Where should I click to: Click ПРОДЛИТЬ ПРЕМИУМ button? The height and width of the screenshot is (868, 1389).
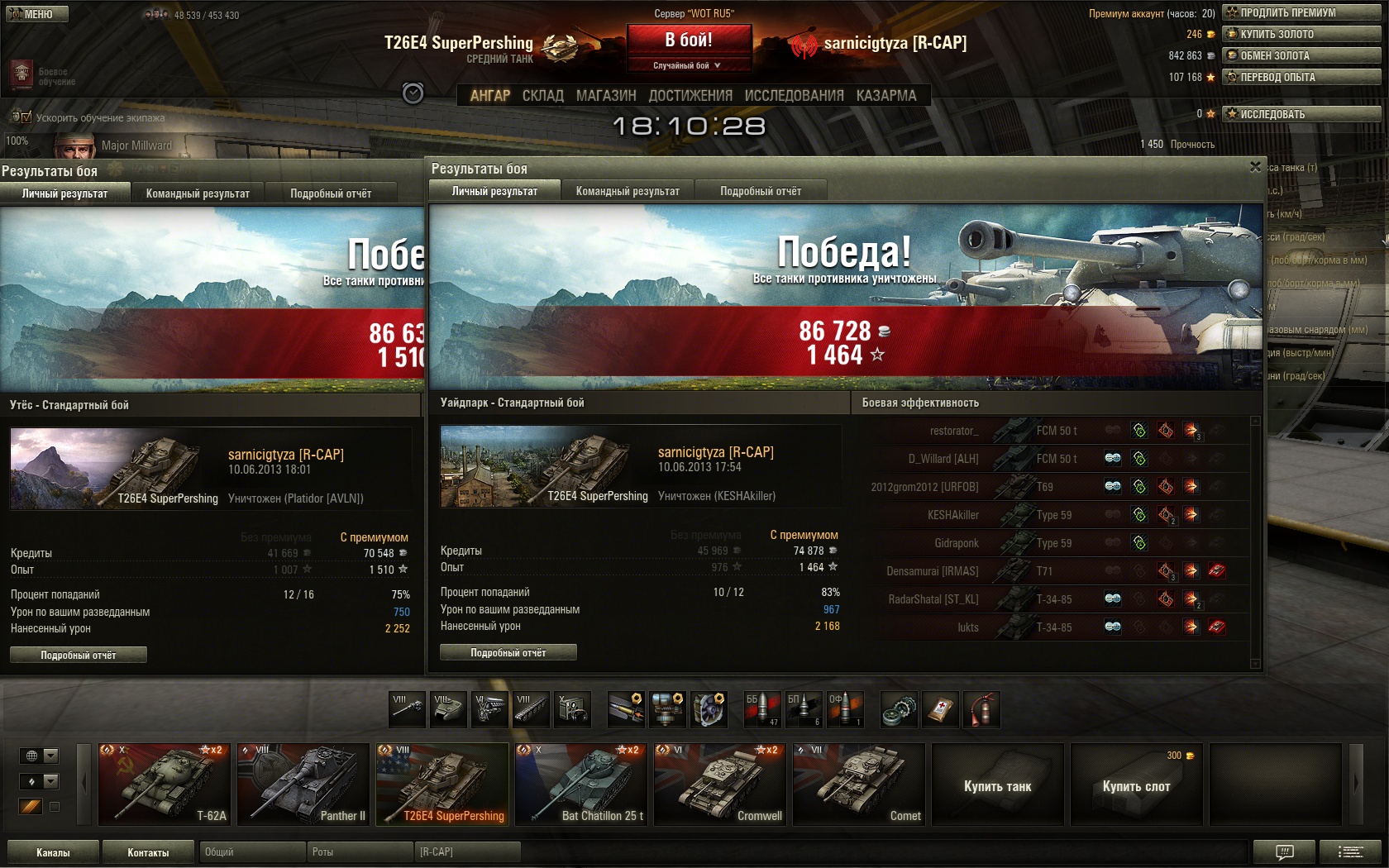(1302, 12)
